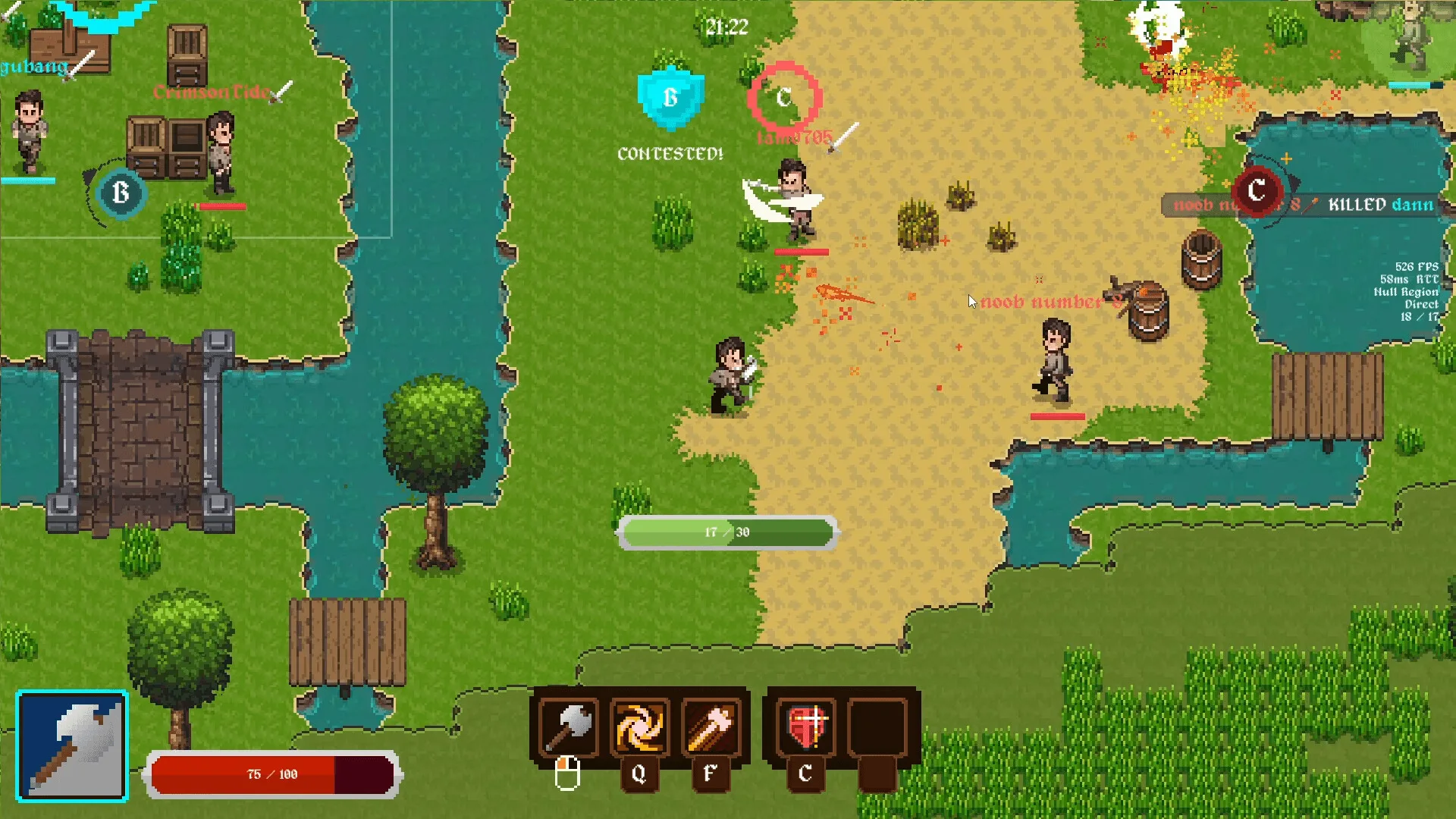The image size is (1456, 819).
Task: Click the equipped axe weapon portrait
Action: click(x=72, y=746)
